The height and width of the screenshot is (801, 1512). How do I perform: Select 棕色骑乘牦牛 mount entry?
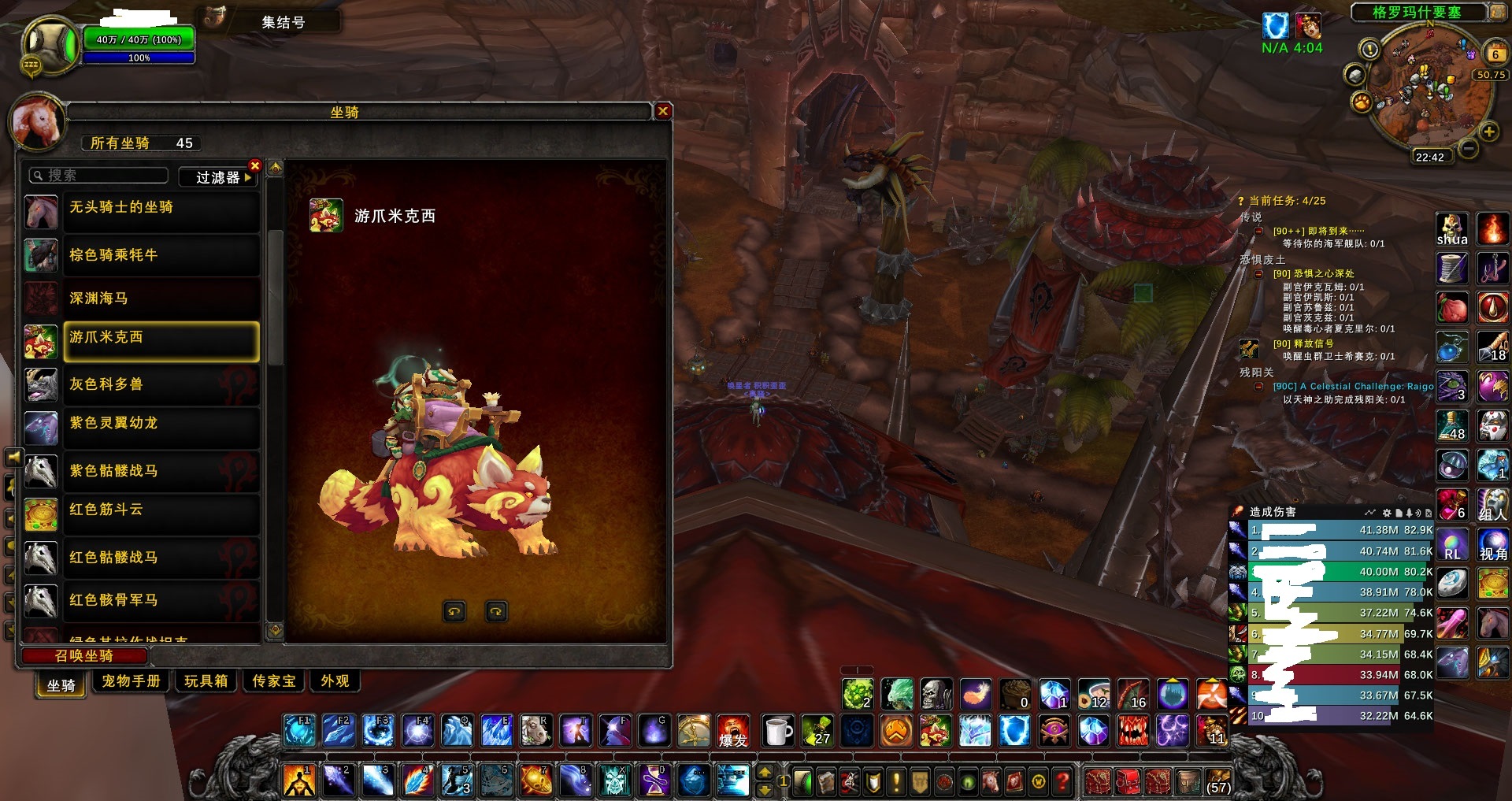161,255
